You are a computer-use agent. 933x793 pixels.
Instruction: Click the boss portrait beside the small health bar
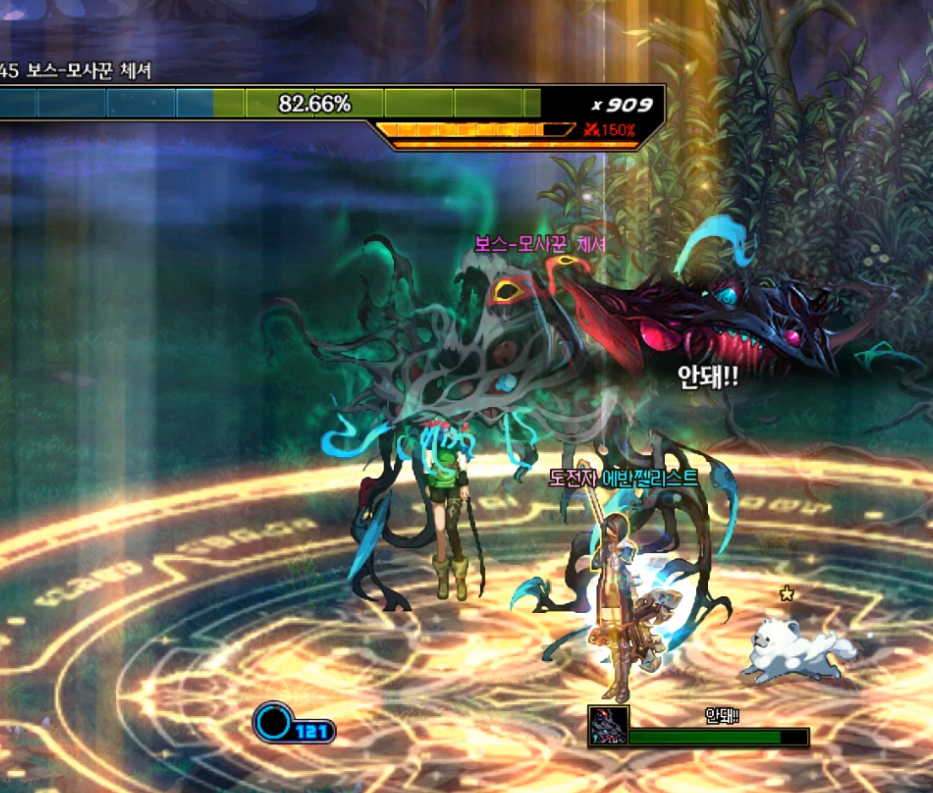coord(608,726)
